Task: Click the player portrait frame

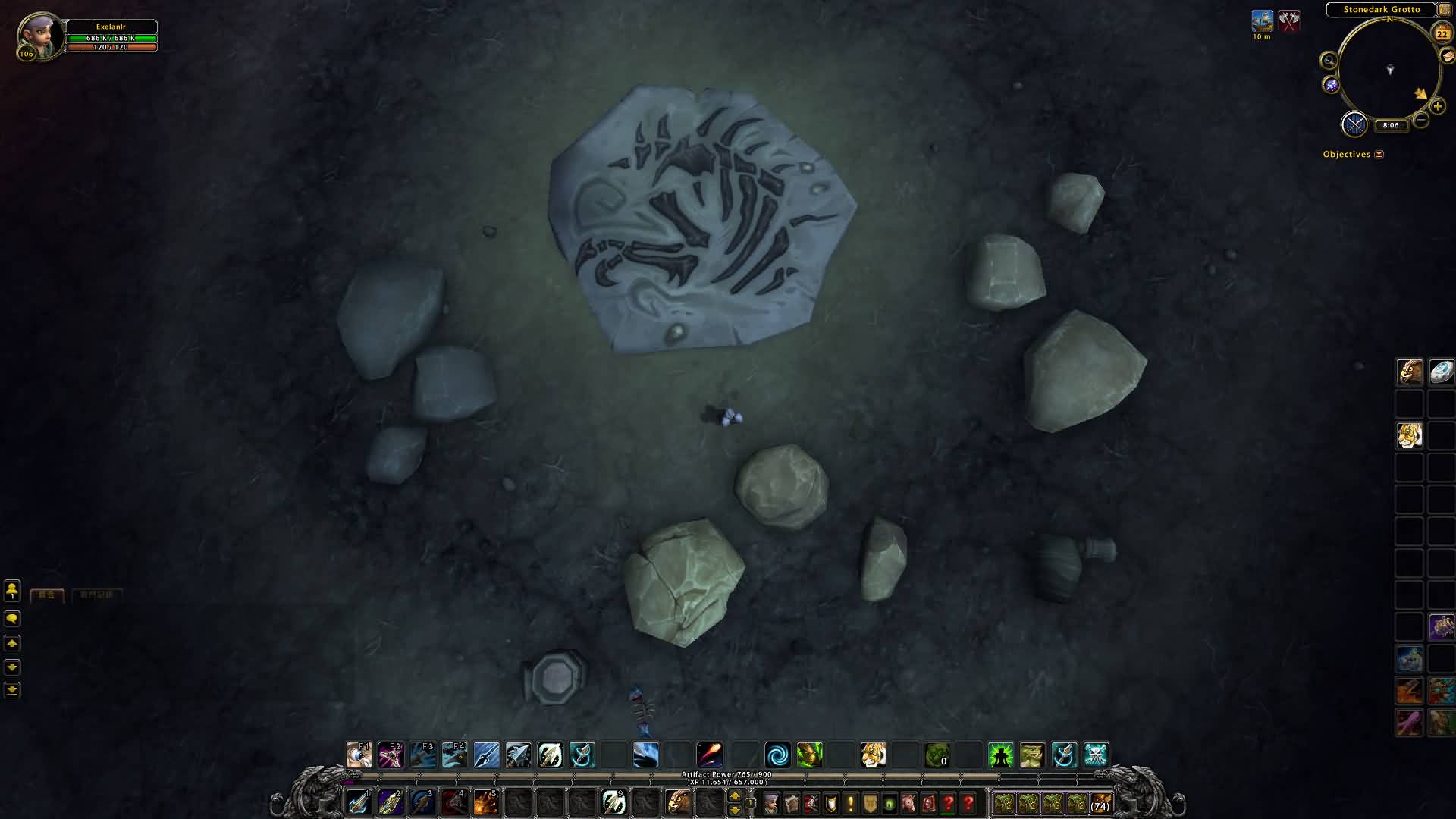Action: pos(40,36)
